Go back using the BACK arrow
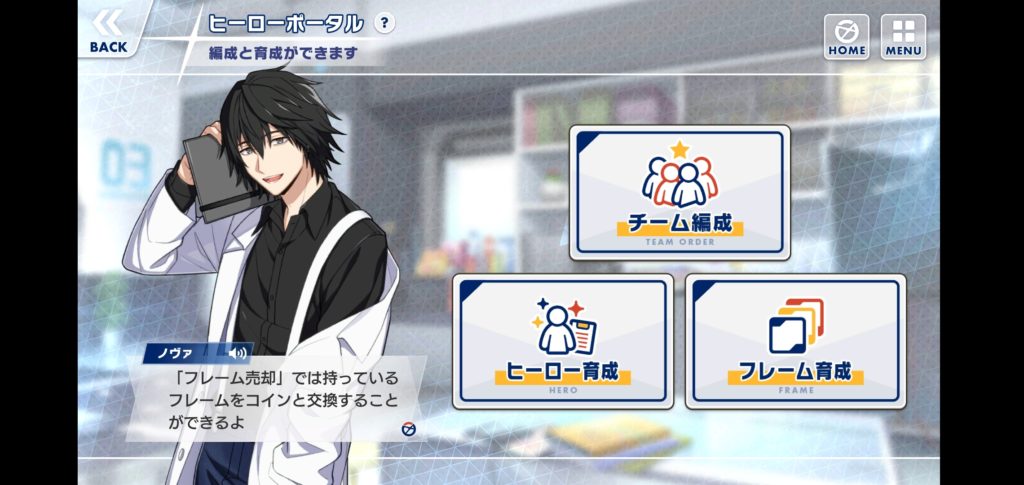This screenshot has width=1024, height=485. click(108, 30)
